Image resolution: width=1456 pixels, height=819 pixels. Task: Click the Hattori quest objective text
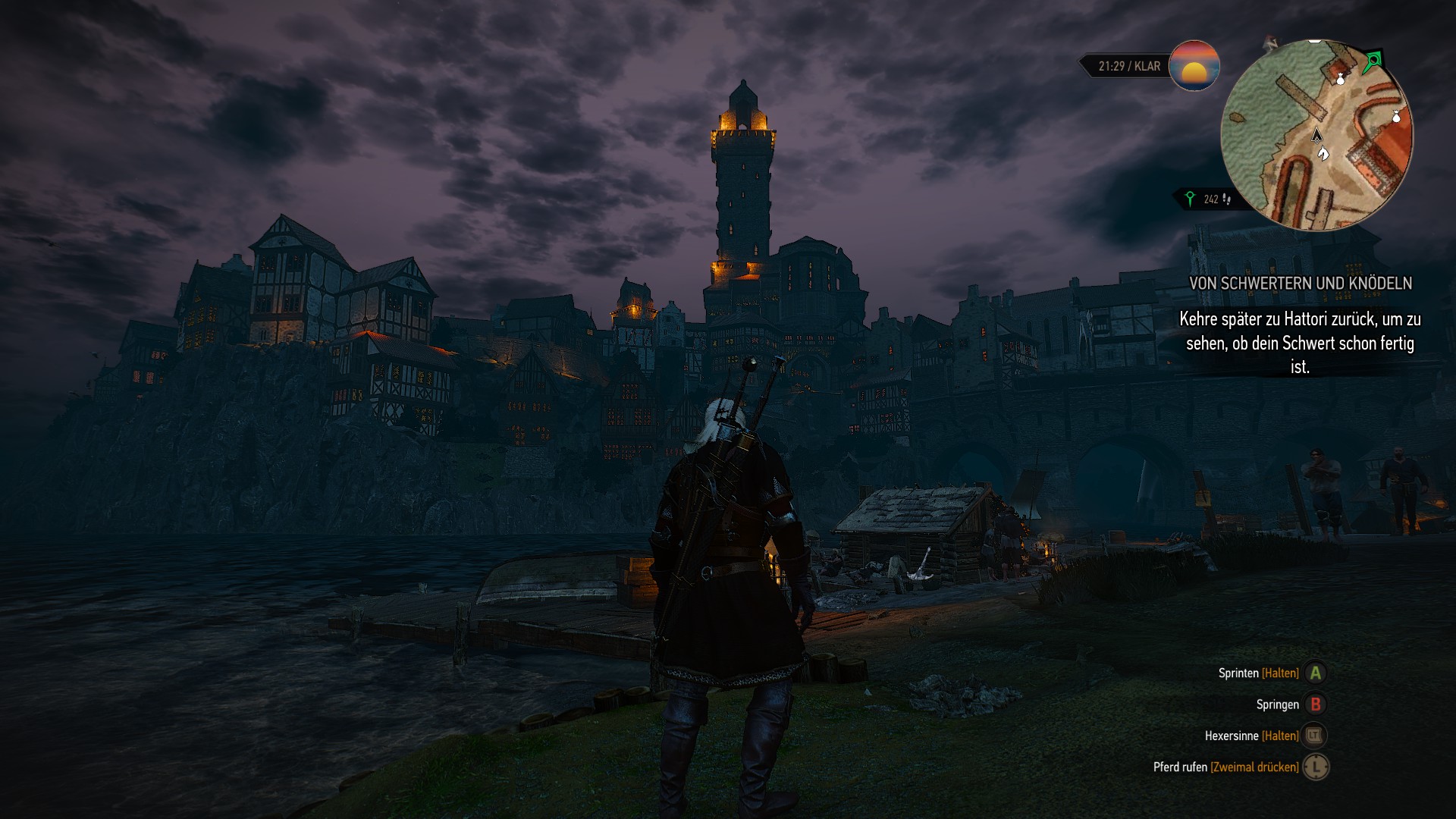[x=1300, y=343]
